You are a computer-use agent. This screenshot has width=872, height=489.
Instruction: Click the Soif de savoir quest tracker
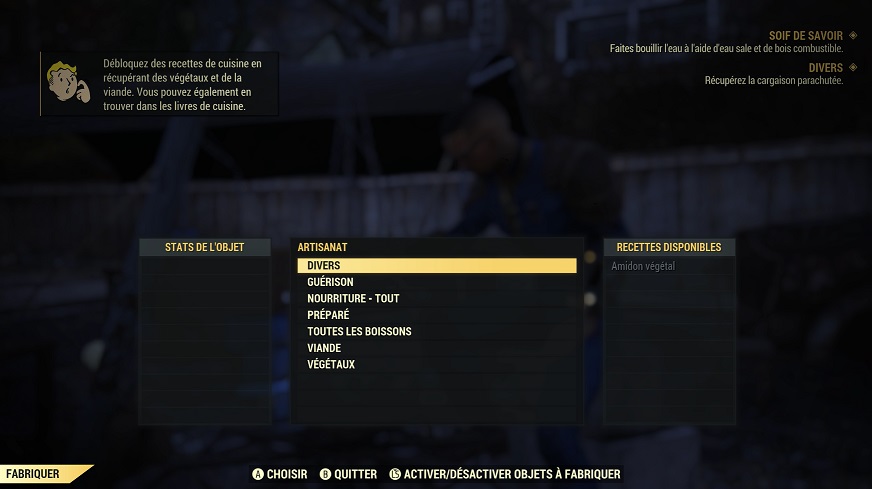click(805, 35)
